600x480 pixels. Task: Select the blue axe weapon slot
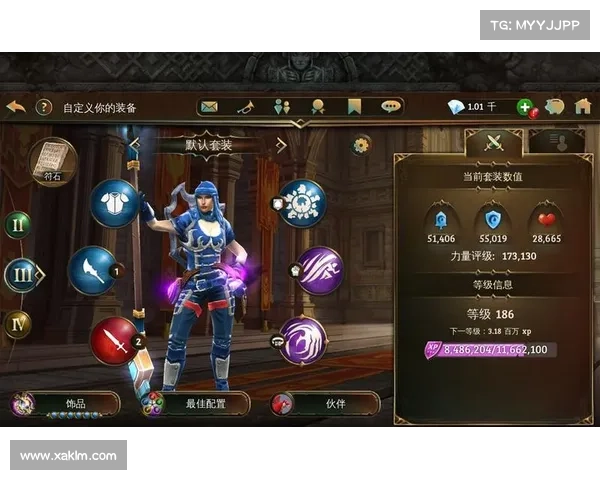(x=92, y=271)
